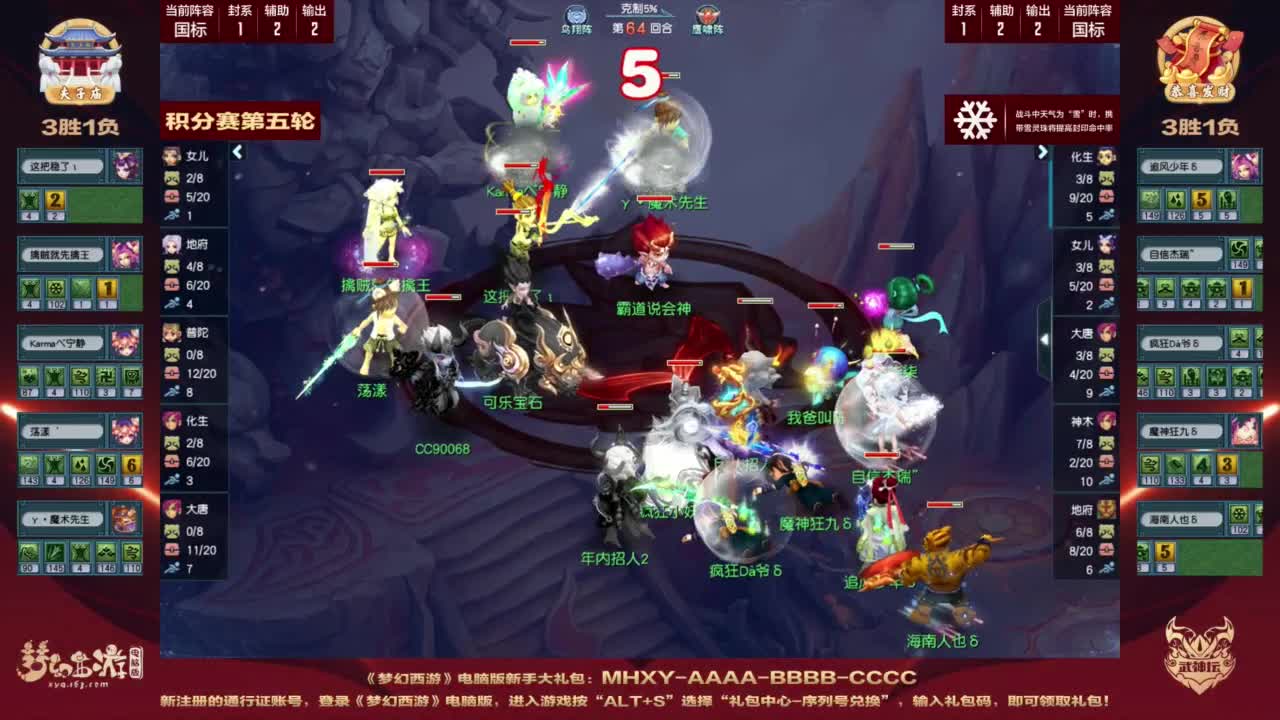
Task: Toggle the "5" counter buff under 追风少年δ
Action: tap(1201, 199)
